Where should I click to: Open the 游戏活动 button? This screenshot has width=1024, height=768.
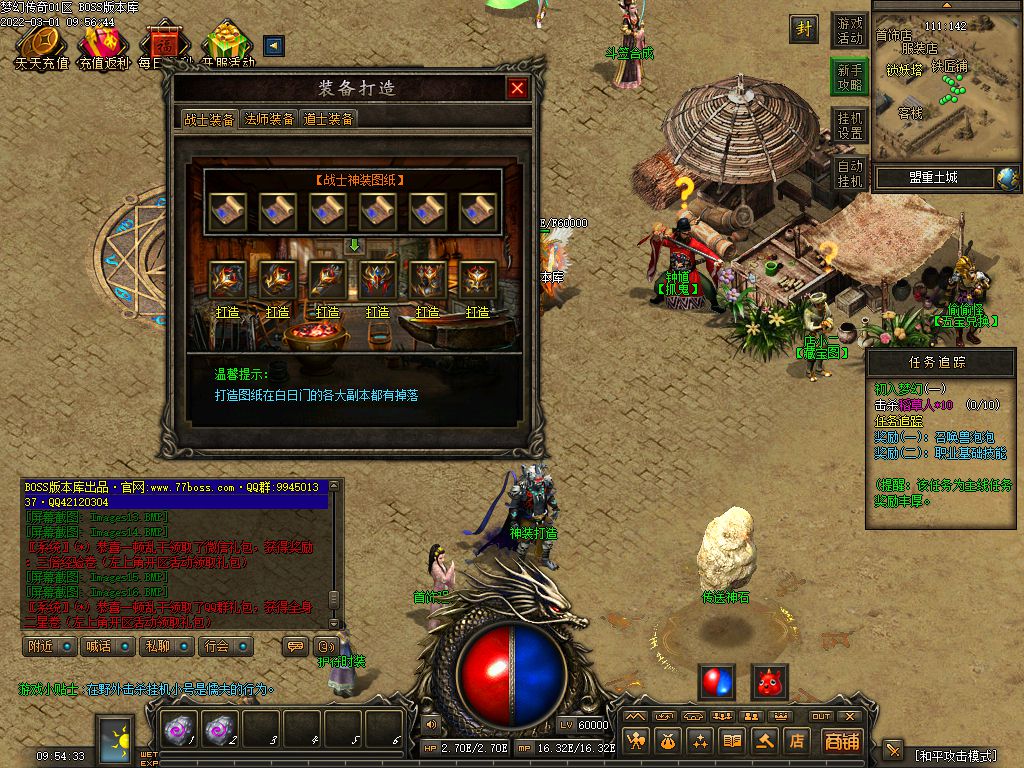(849, 30)
